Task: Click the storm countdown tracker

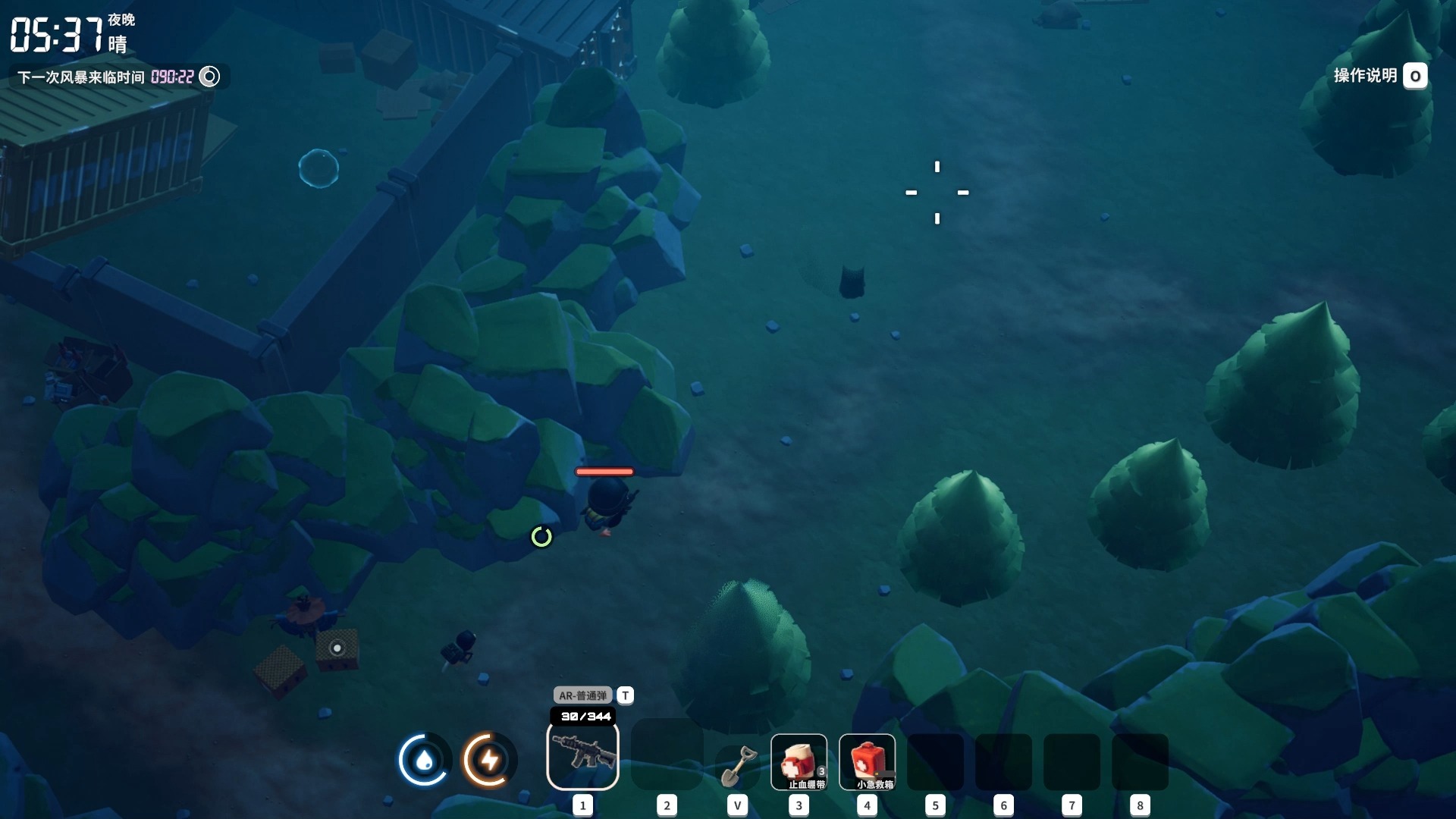Action: click(x=118, y=77)
